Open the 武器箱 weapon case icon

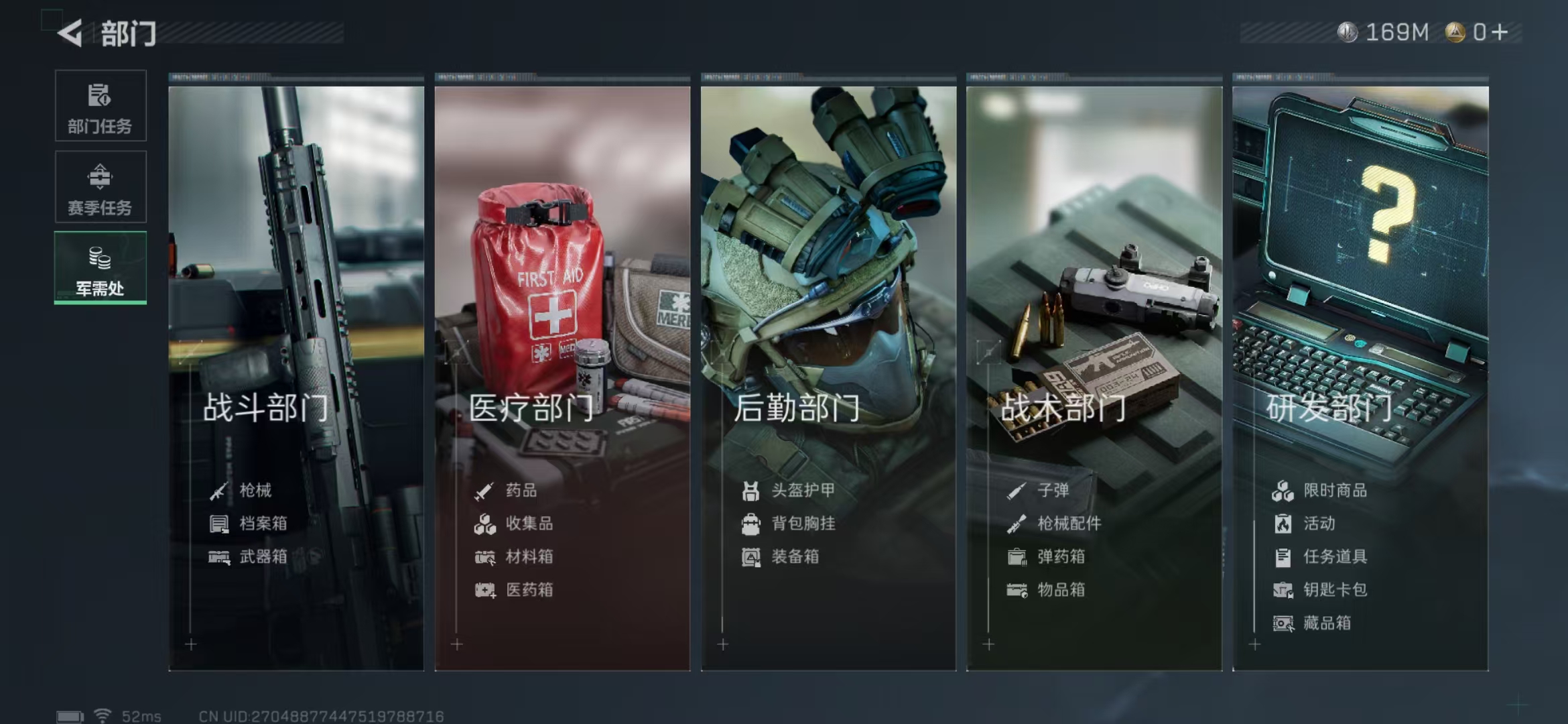pos(219,556)
